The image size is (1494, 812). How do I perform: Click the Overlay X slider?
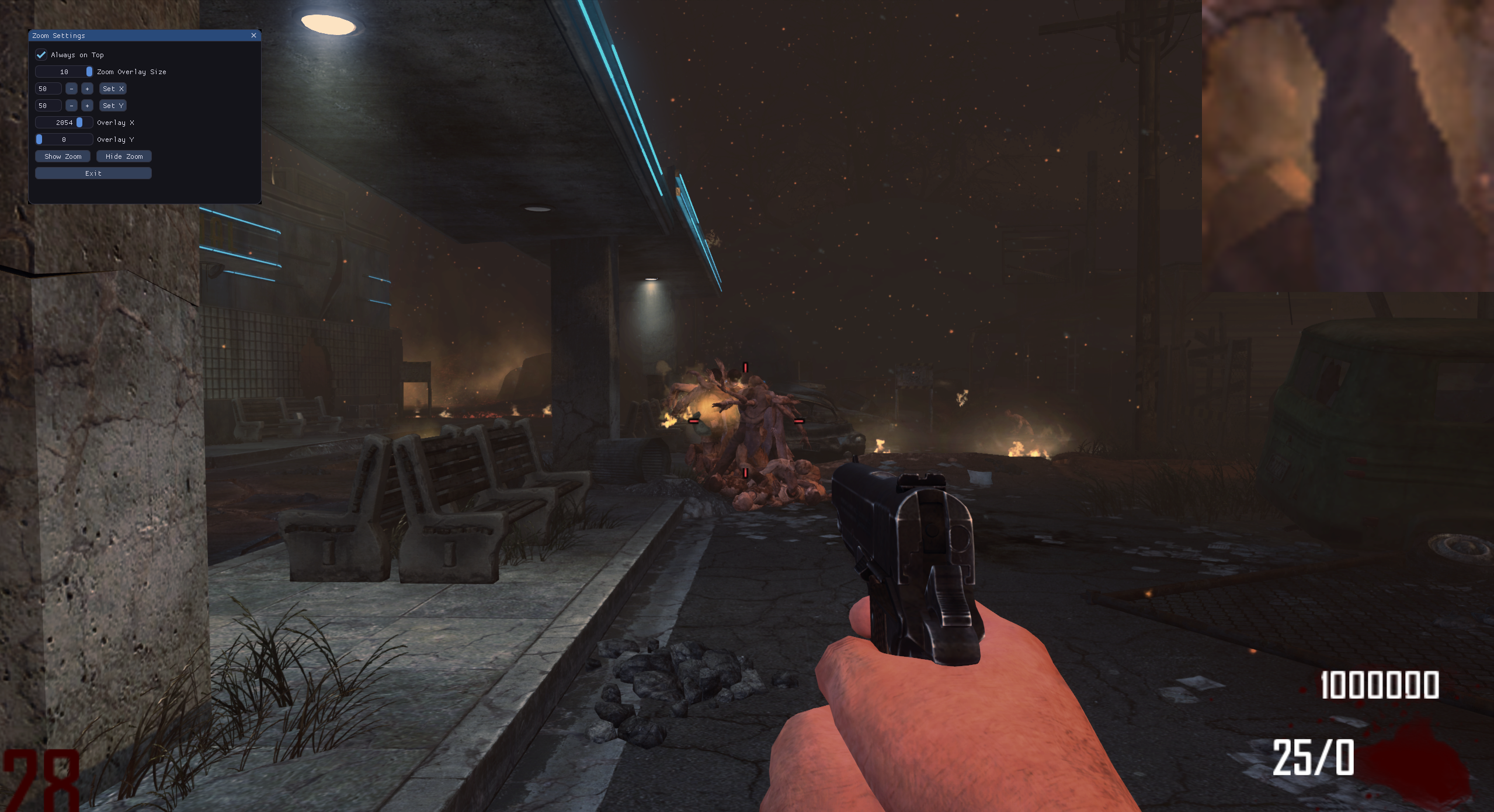(x=64, y=123)
